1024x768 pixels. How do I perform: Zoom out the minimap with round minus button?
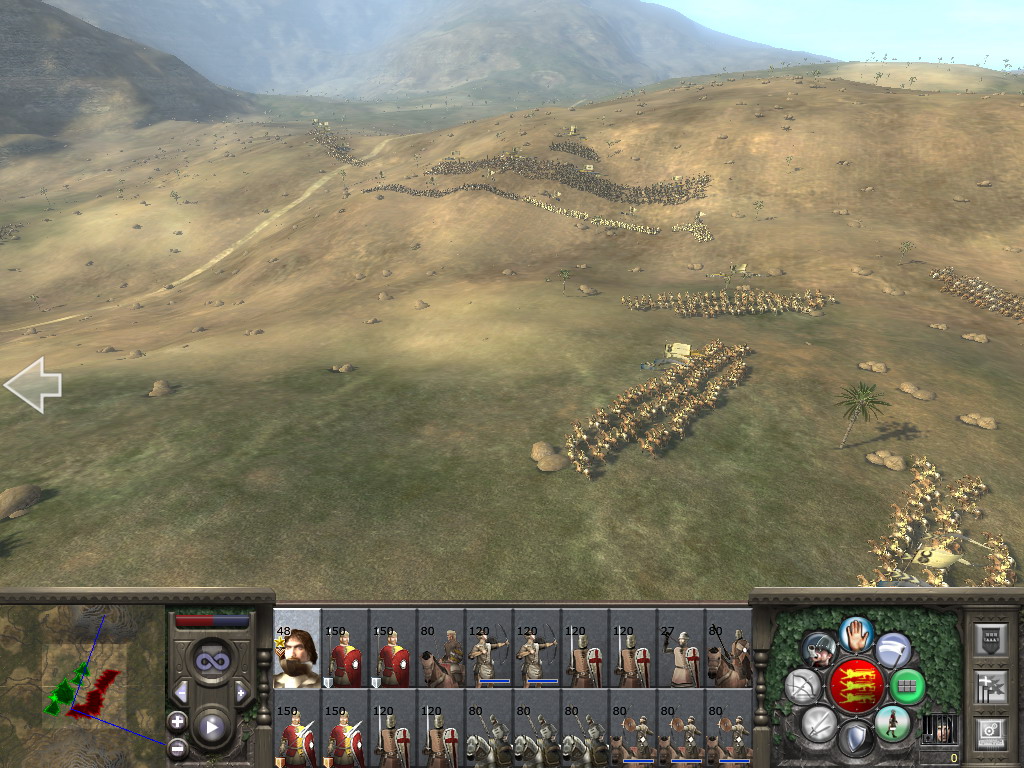coord(177,747)
